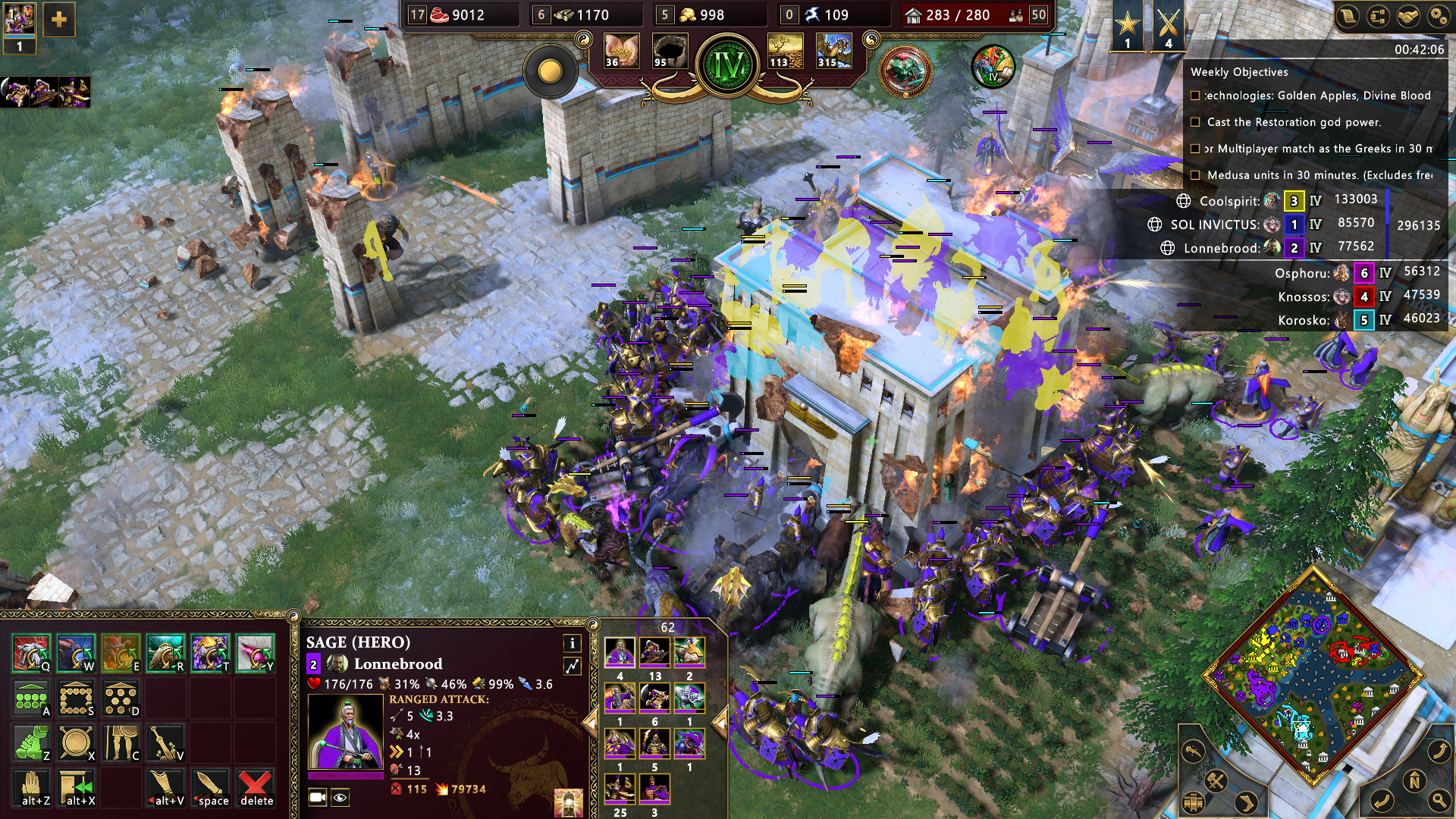Open the game settings gears menu
Screen dimensions: 1456x819
pyautogui.click(x=1439, y=17)
